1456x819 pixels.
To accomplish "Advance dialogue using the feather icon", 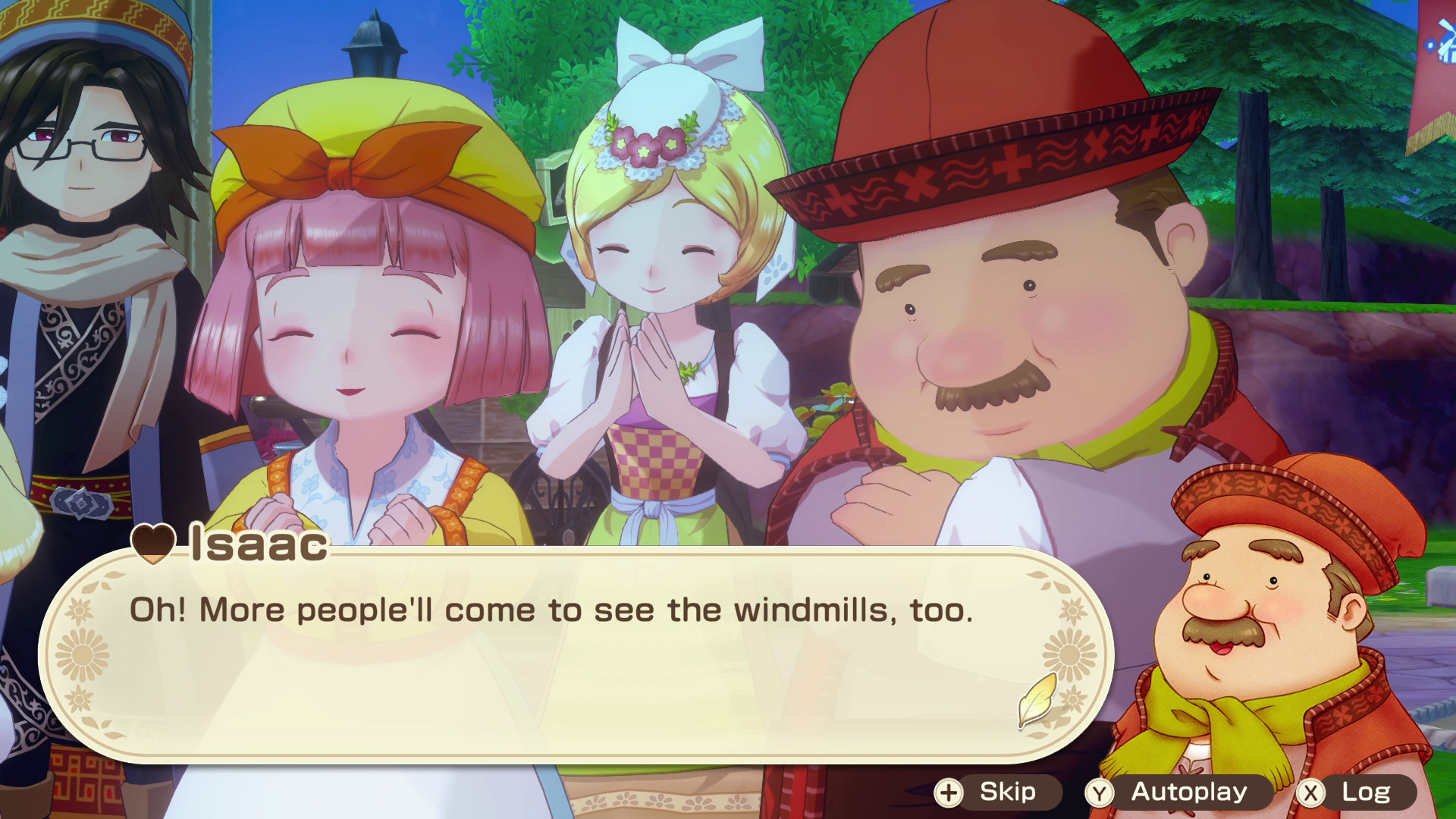I will 1038,700.
